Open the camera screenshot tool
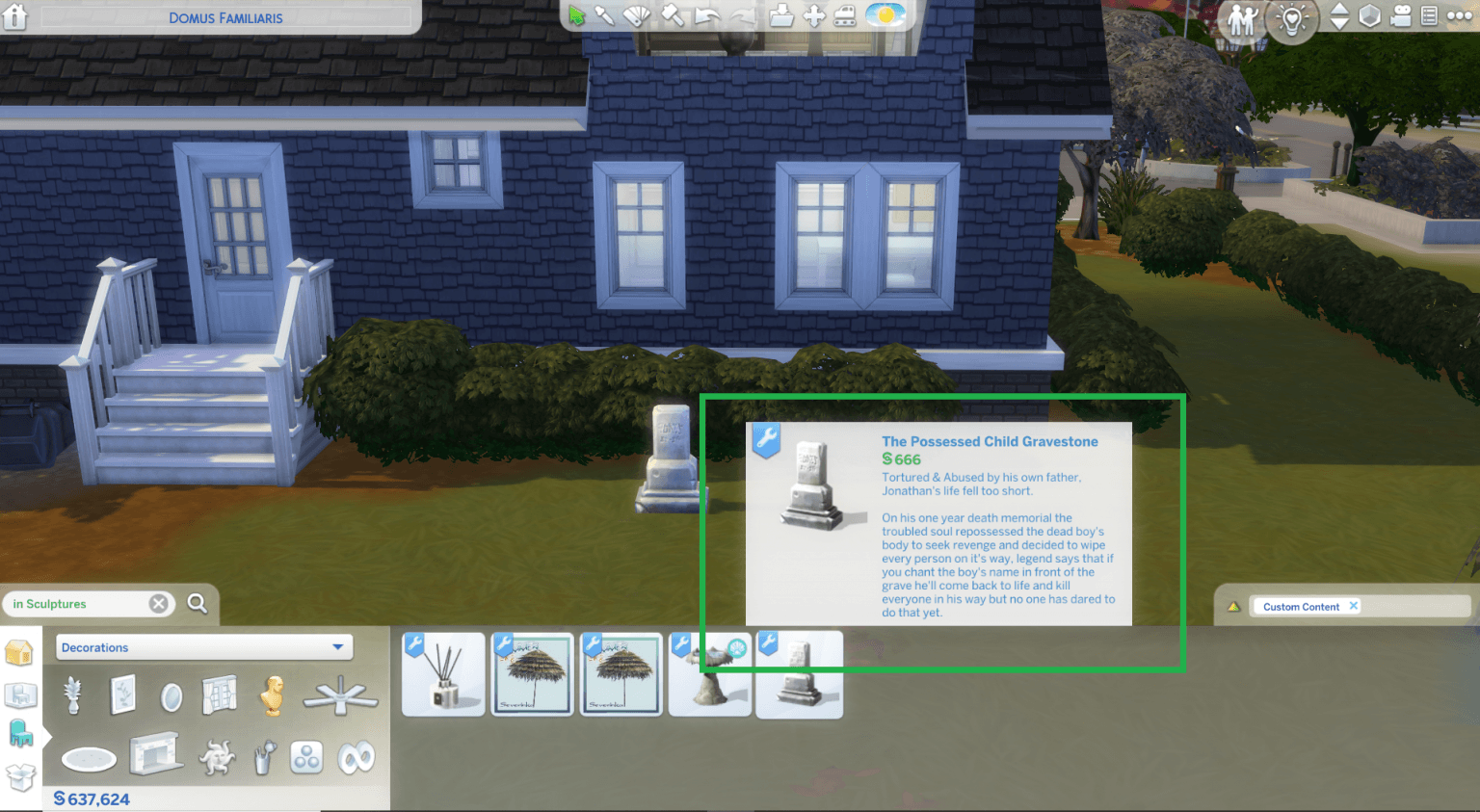1480x812 pixels. (x=1403, y=16)
